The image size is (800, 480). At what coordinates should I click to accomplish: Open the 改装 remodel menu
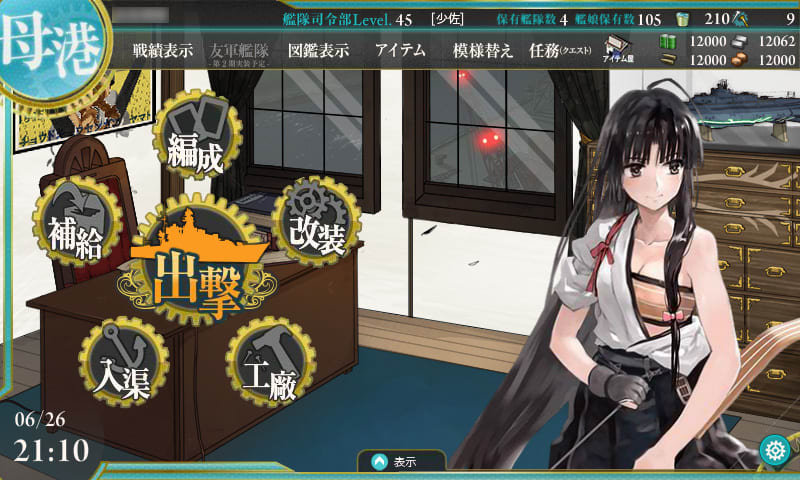pos(316,222)
